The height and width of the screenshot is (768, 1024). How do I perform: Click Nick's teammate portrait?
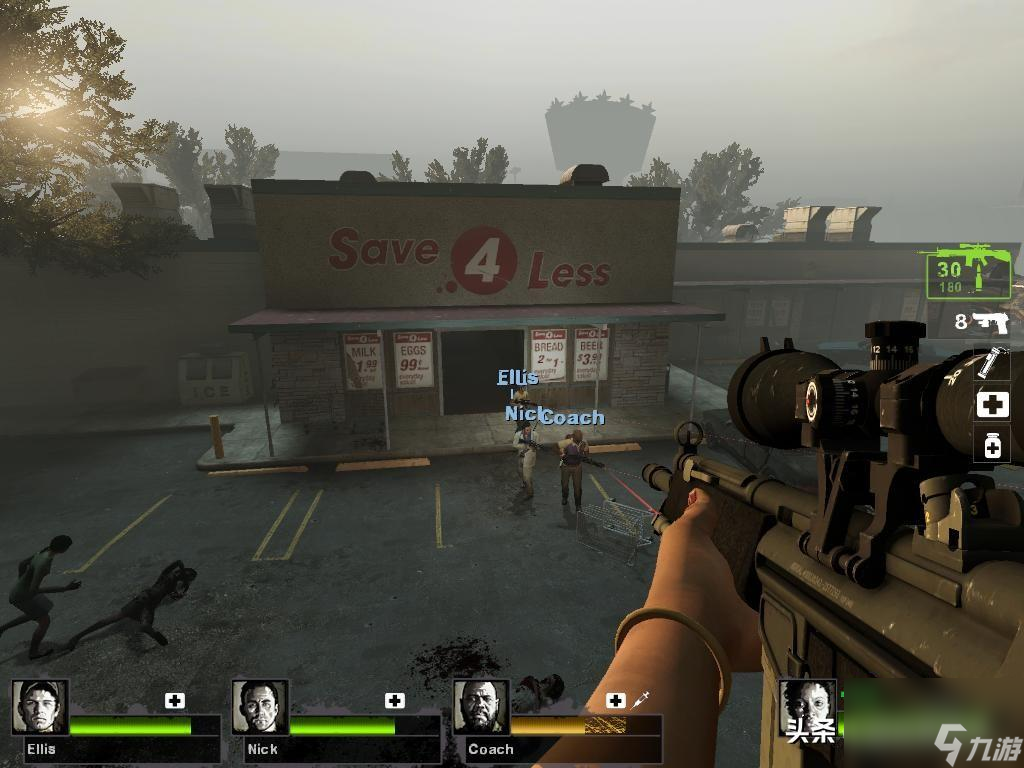point(260,708)
